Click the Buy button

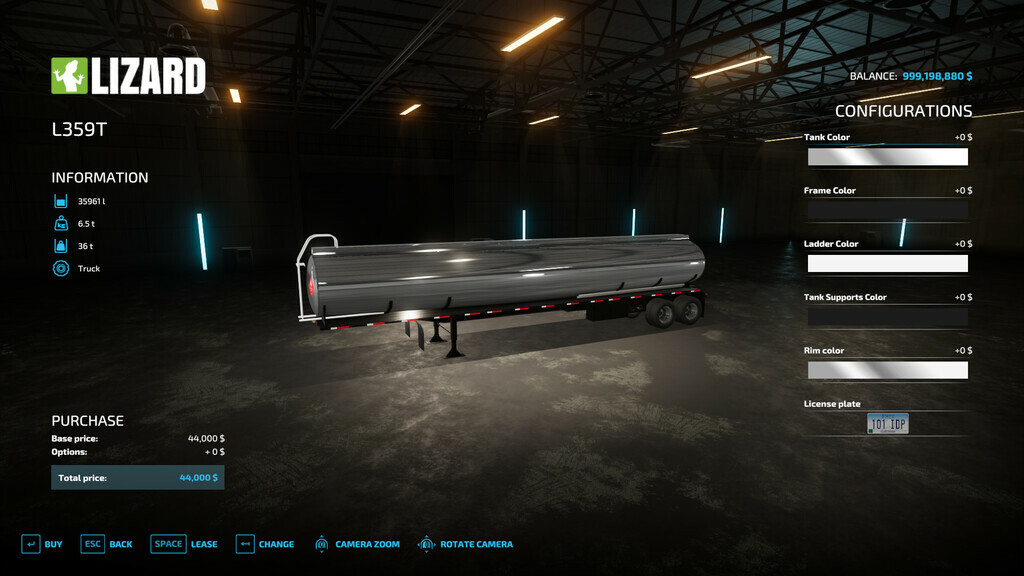pyautogui.click(x=42, y=544)
